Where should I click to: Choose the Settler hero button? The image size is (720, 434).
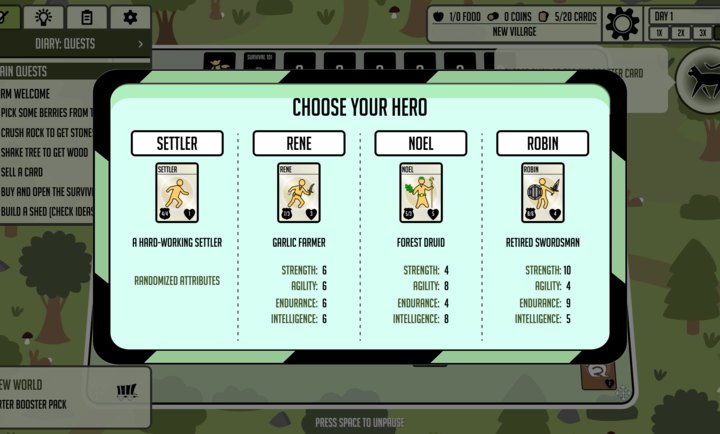177,143
